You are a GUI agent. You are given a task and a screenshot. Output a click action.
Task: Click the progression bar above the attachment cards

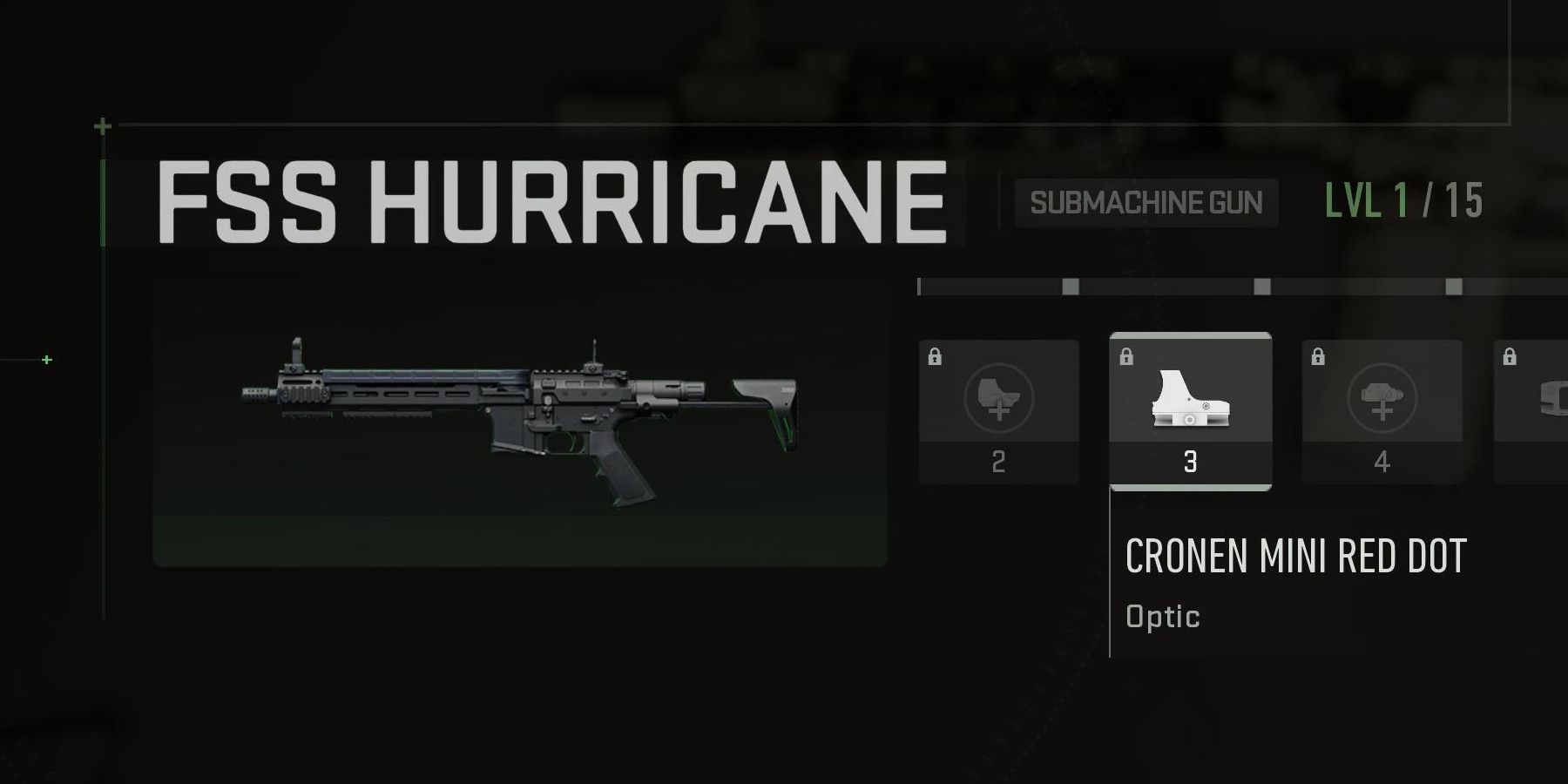[1237, 286]
